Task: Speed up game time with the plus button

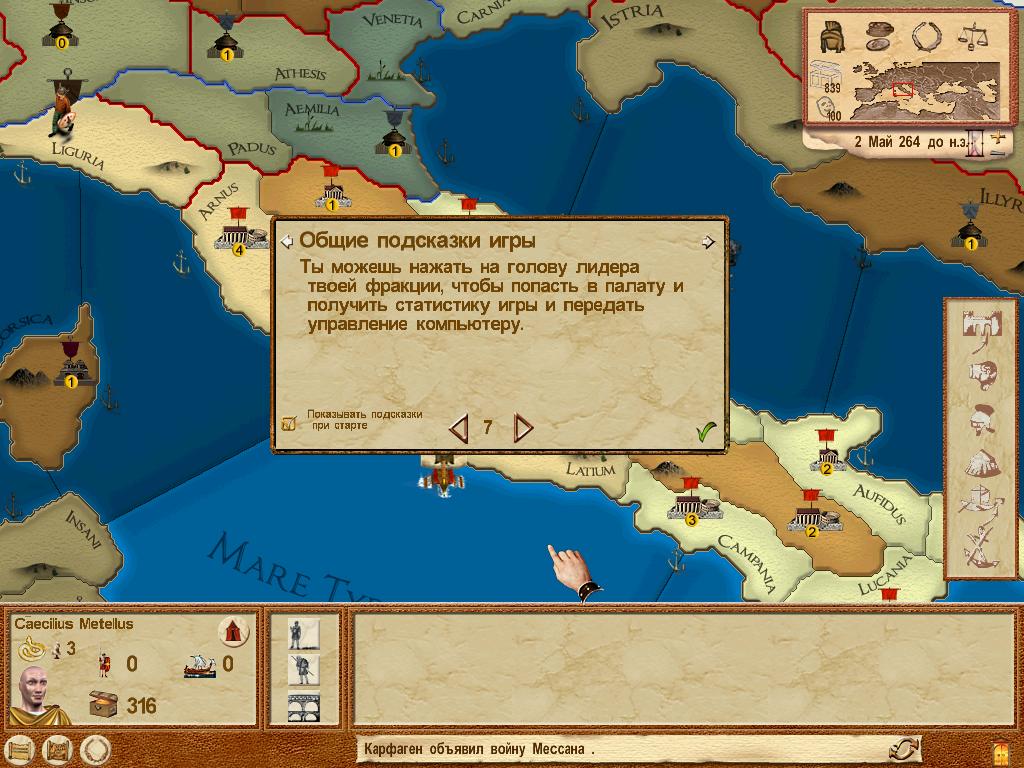Action: (x=996, y=135)
